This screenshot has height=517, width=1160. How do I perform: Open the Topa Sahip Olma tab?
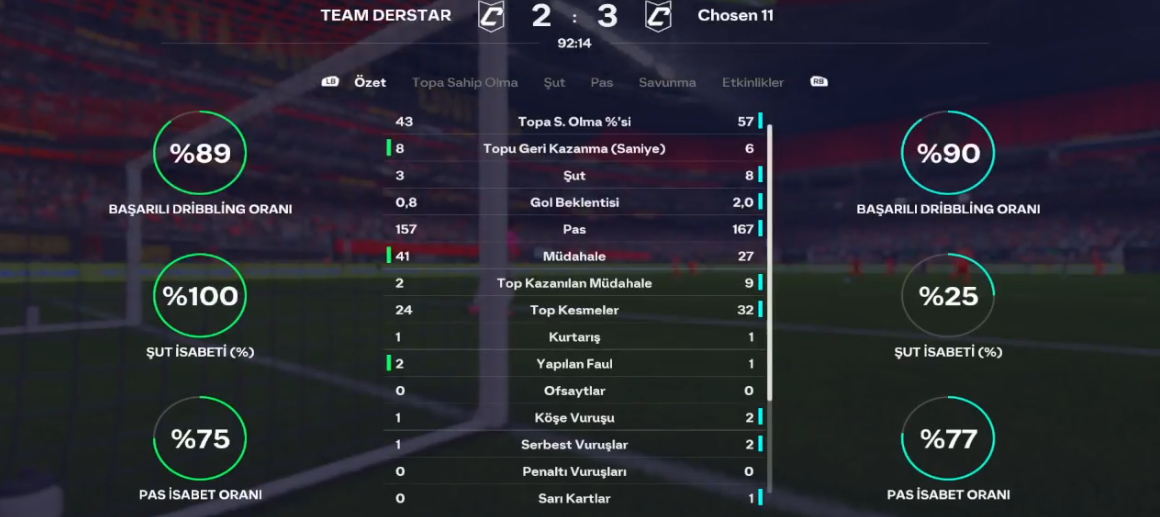point(465,83)
